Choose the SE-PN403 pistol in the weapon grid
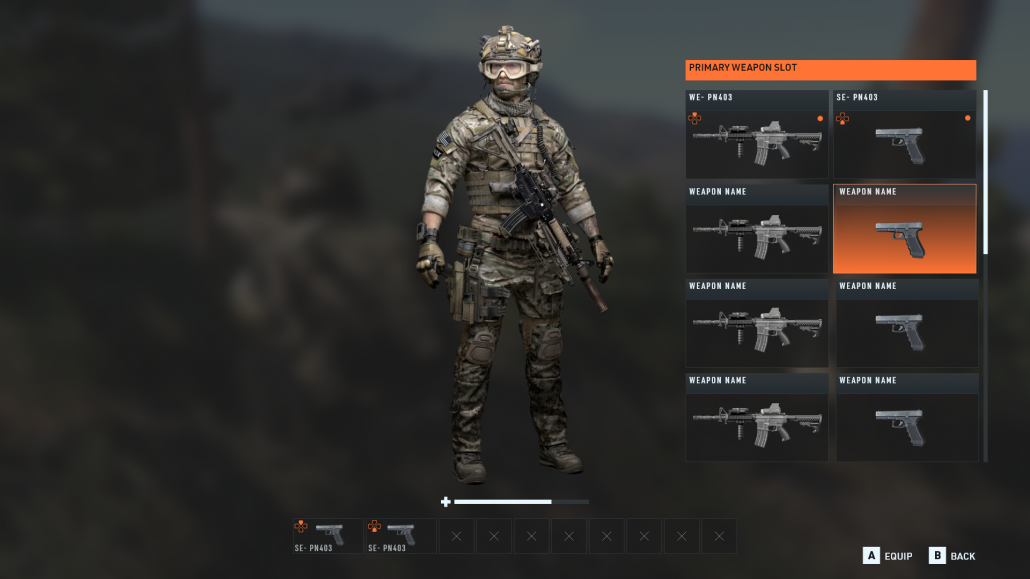 tap(904, 135)
